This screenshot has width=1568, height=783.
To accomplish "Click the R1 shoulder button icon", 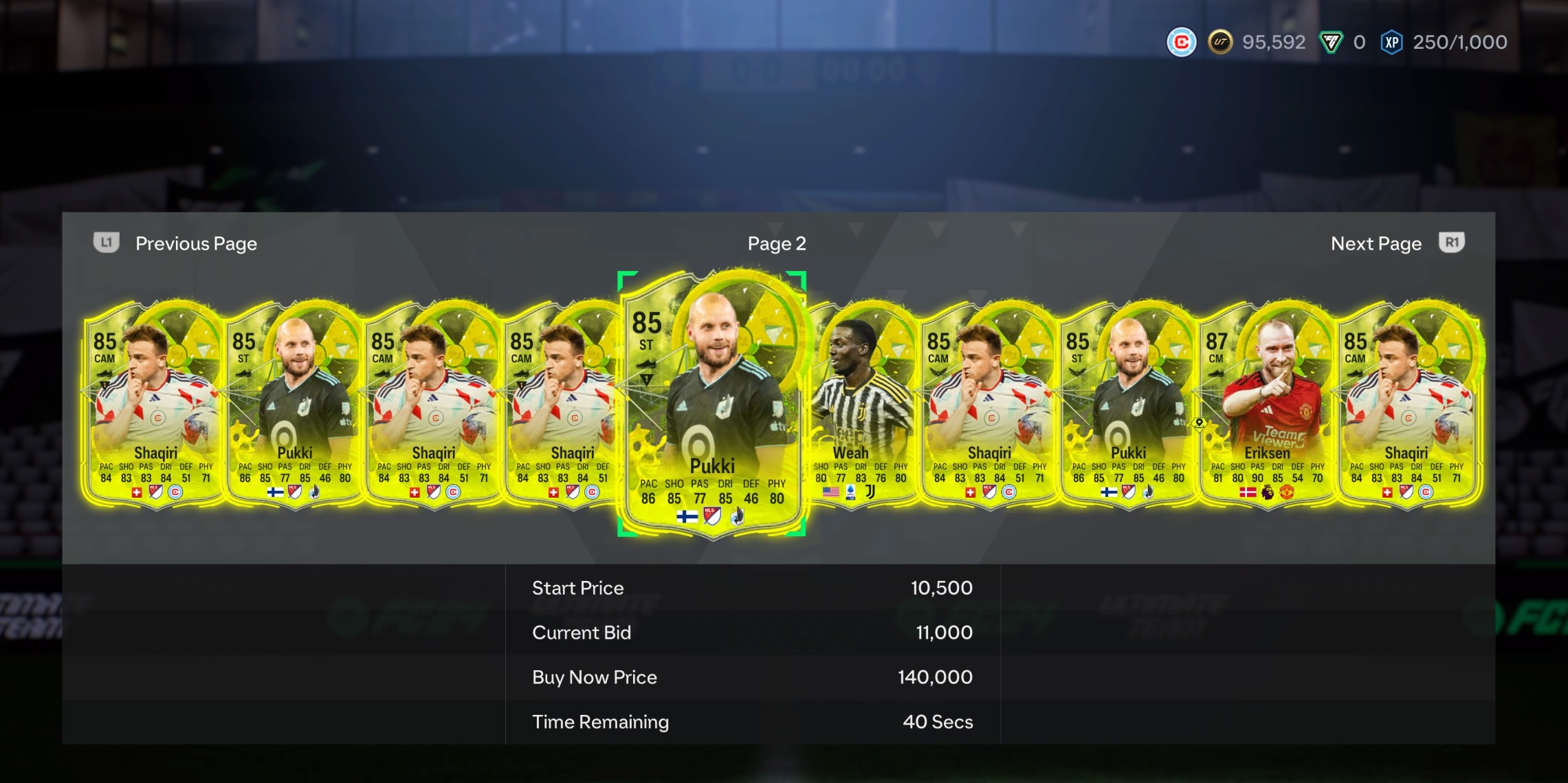I will [1451, 243].
